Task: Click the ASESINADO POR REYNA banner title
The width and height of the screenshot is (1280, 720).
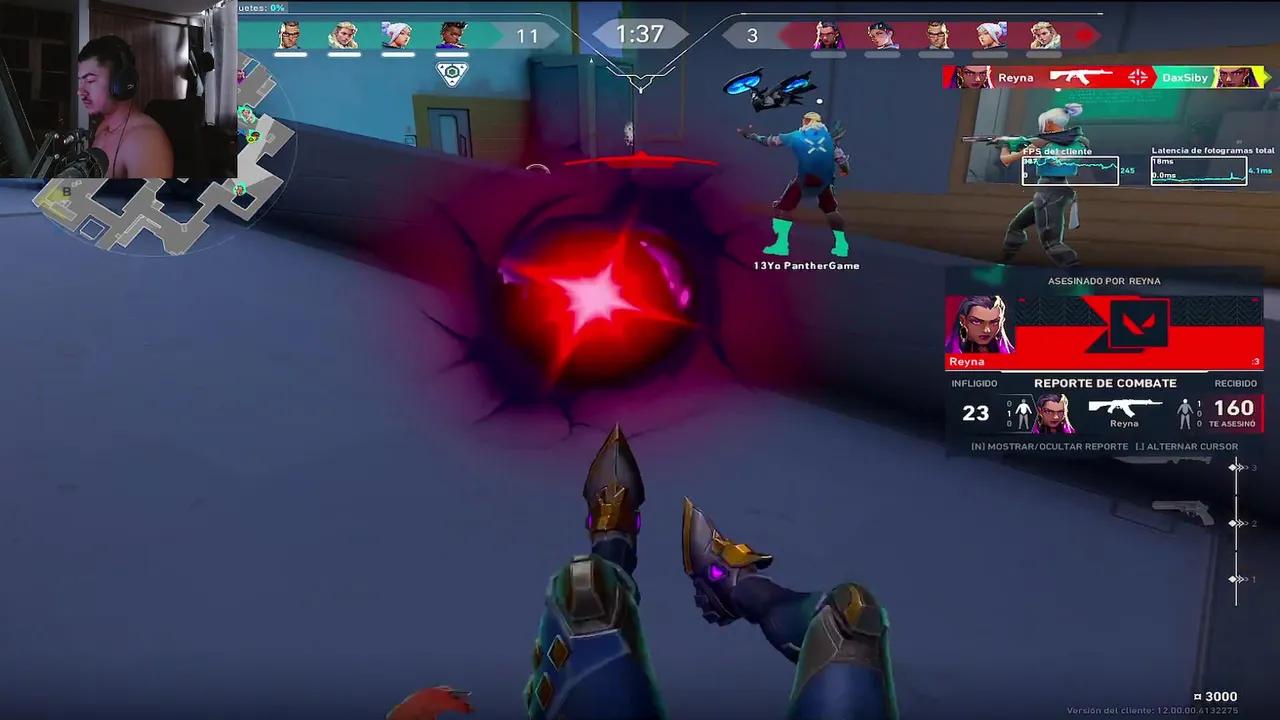Action: [1105, 280]
